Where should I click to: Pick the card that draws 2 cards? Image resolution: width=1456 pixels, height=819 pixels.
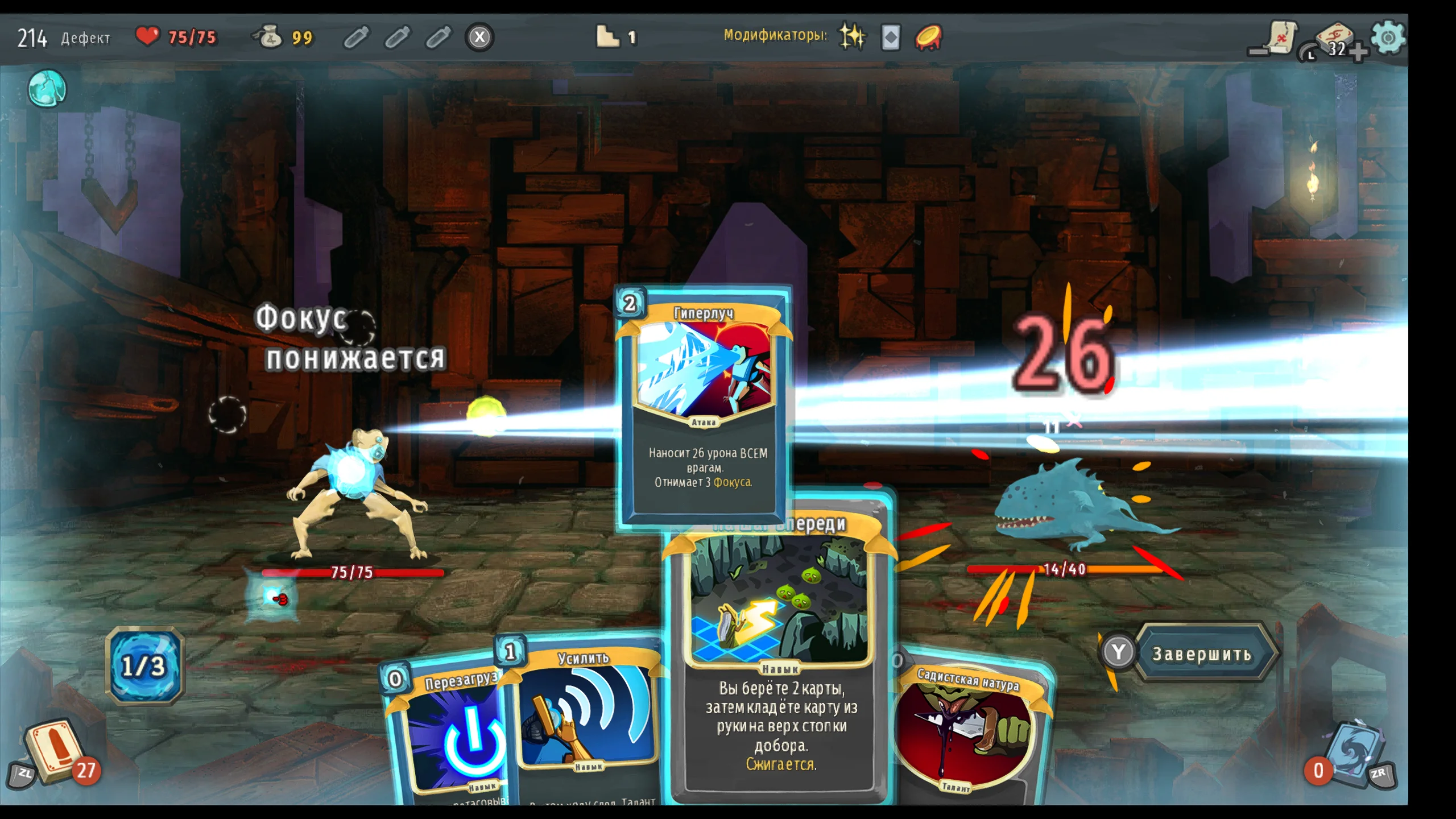(779, 654)
